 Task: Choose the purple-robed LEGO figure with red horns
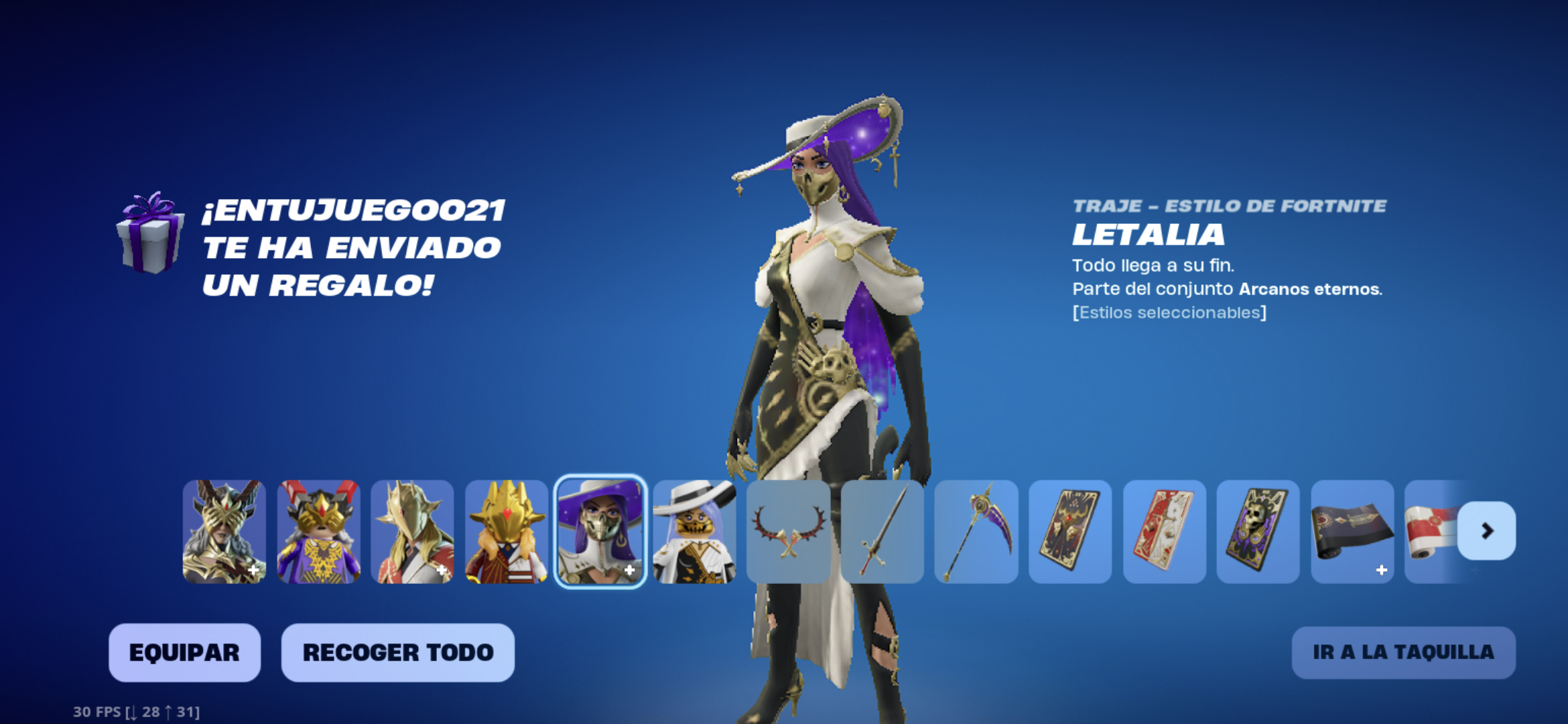coord(318,531)
